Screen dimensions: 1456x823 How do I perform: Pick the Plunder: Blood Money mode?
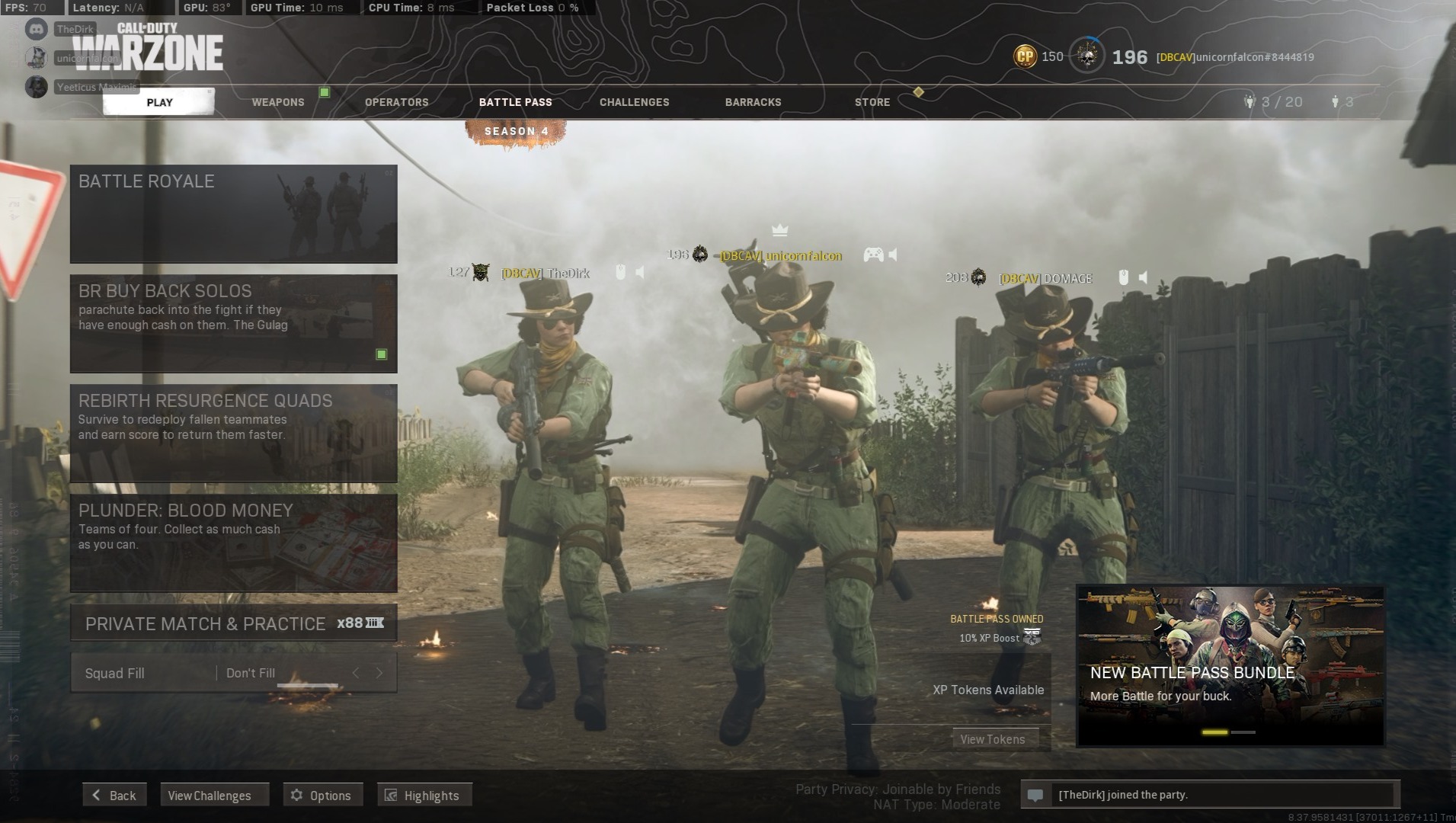pyautogui.click(x=233, y=543)
